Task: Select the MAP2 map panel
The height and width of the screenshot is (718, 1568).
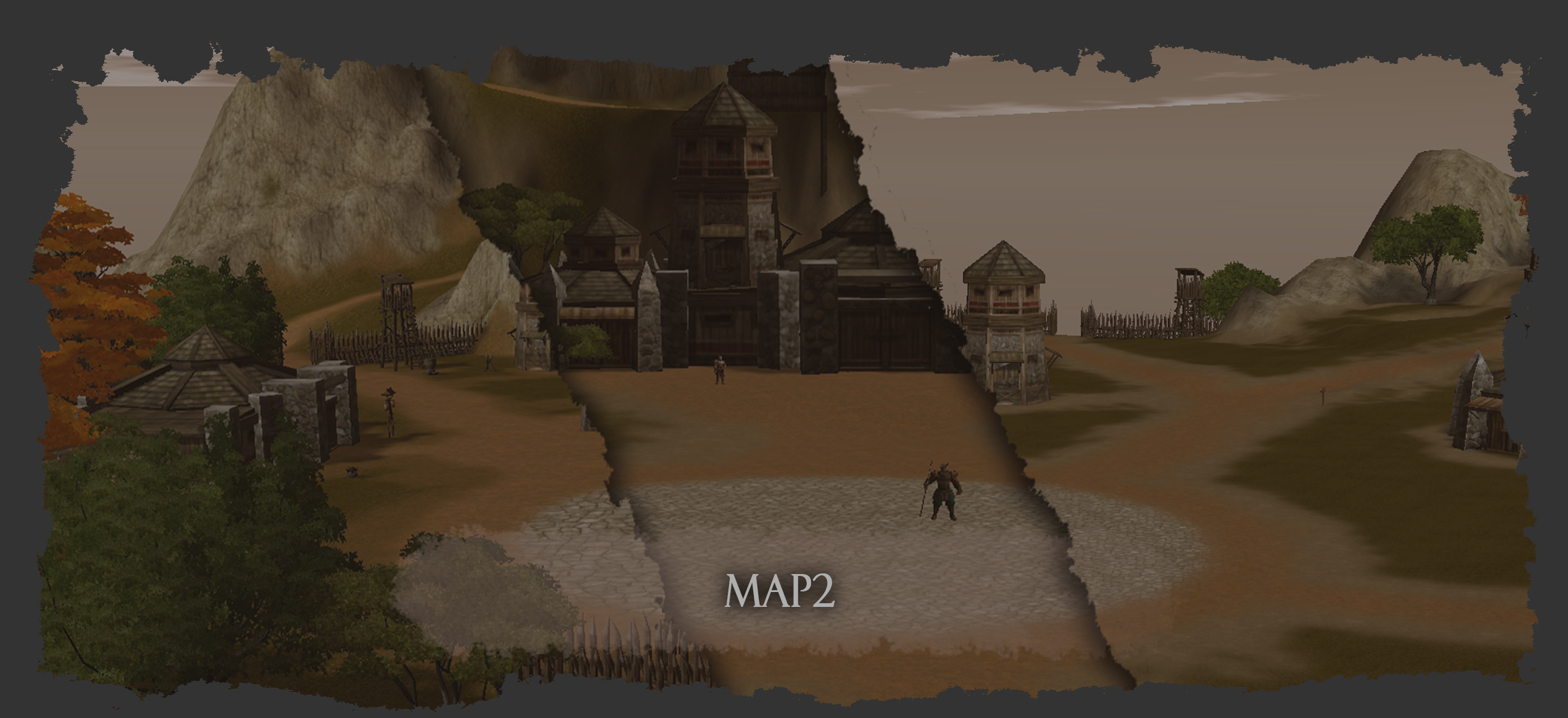Action: click(779, 591)
